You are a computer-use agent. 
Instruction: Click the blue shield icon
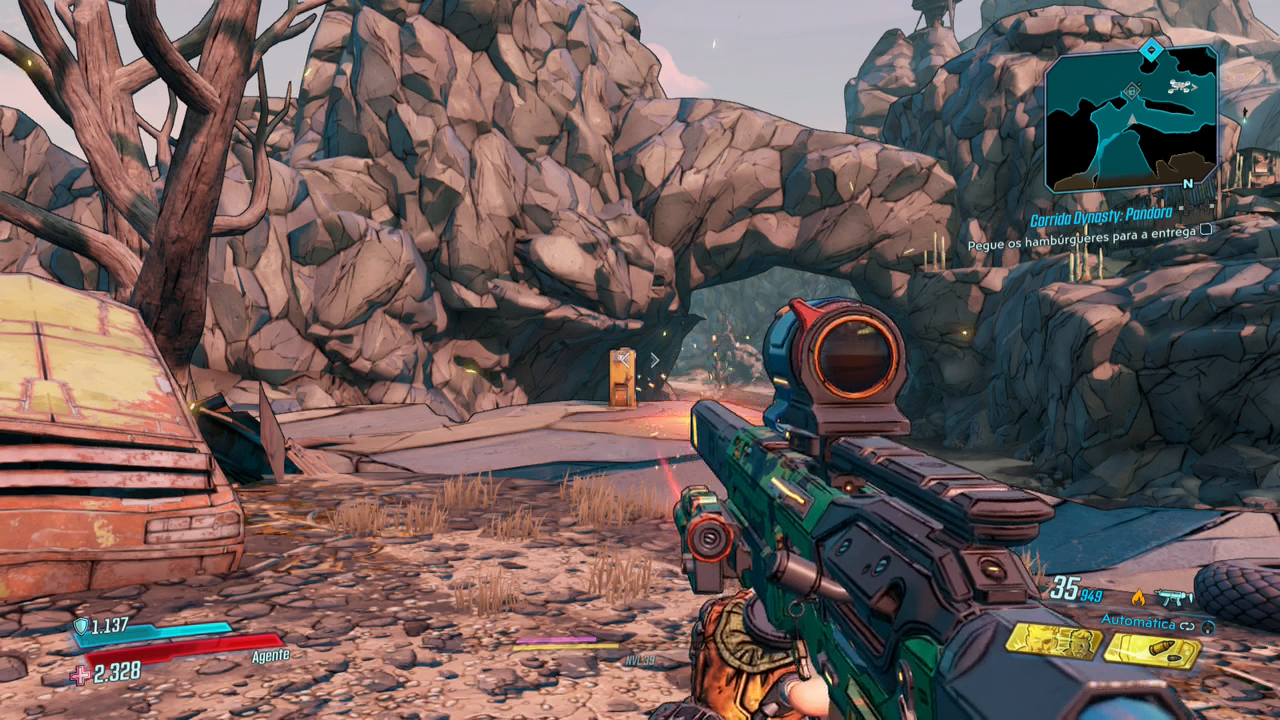pos(80,626)
